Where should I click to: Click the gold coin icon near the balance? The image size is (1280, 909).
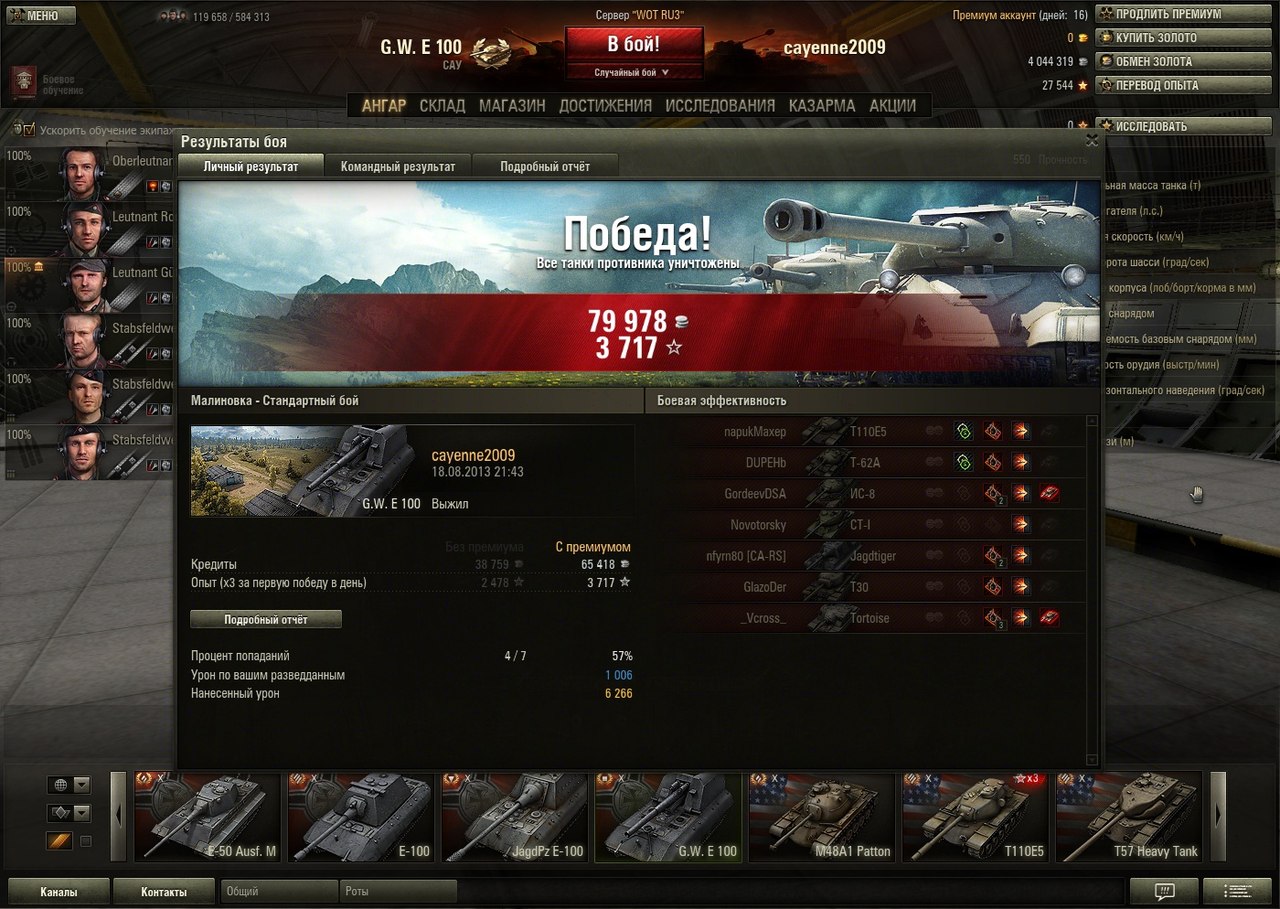(x=1083, y=38)
